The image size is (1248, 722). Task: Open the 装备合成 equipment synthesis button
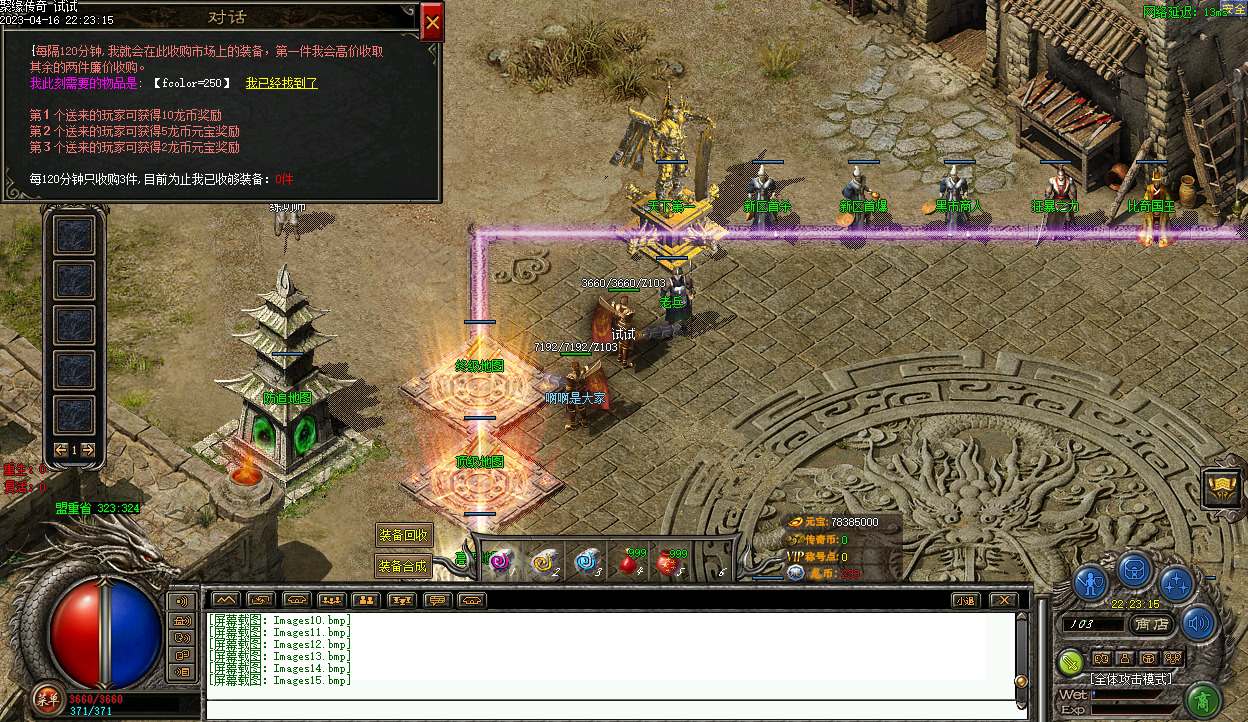[403, 566]
